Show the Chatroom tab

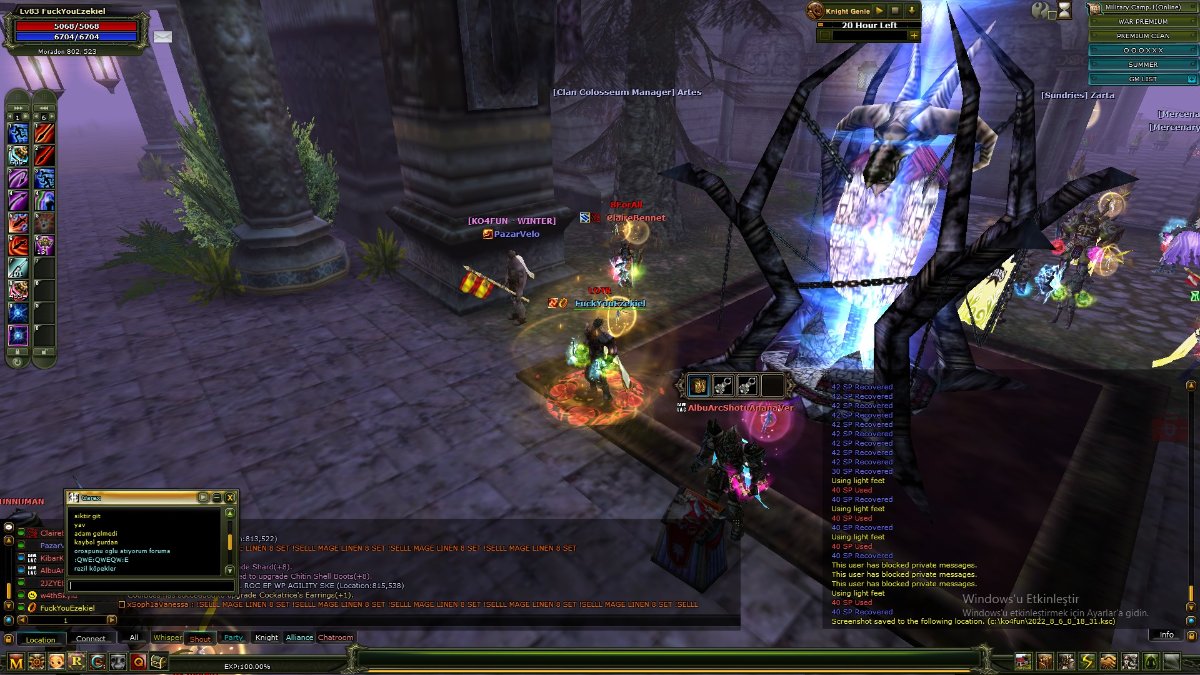point(336,638)
